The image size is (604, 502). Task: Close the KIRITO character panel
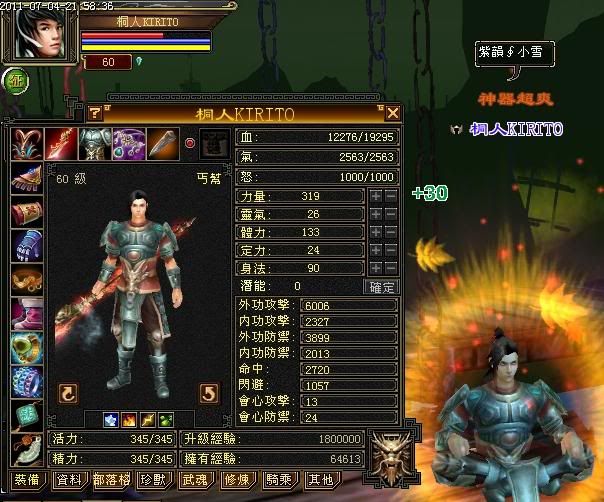point(393,113)
